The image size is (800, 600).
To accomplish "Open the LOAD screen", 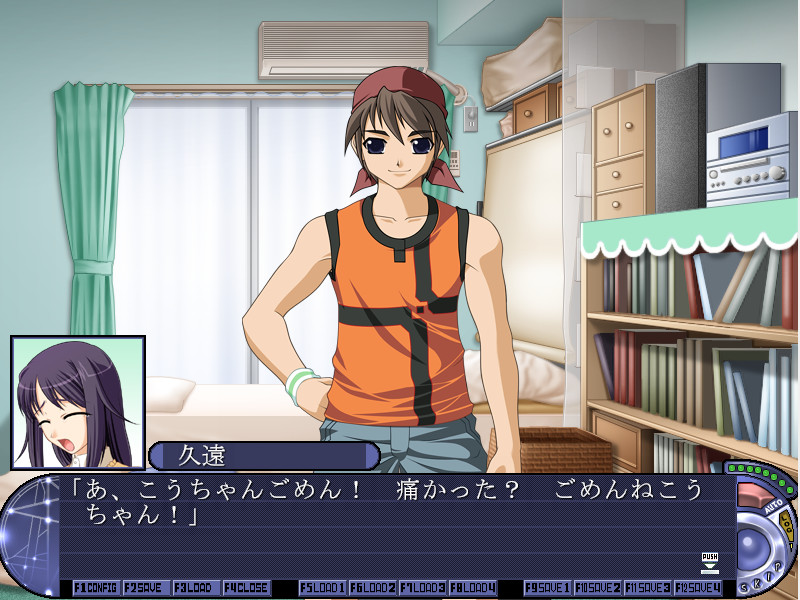I will tap(196, 588).
